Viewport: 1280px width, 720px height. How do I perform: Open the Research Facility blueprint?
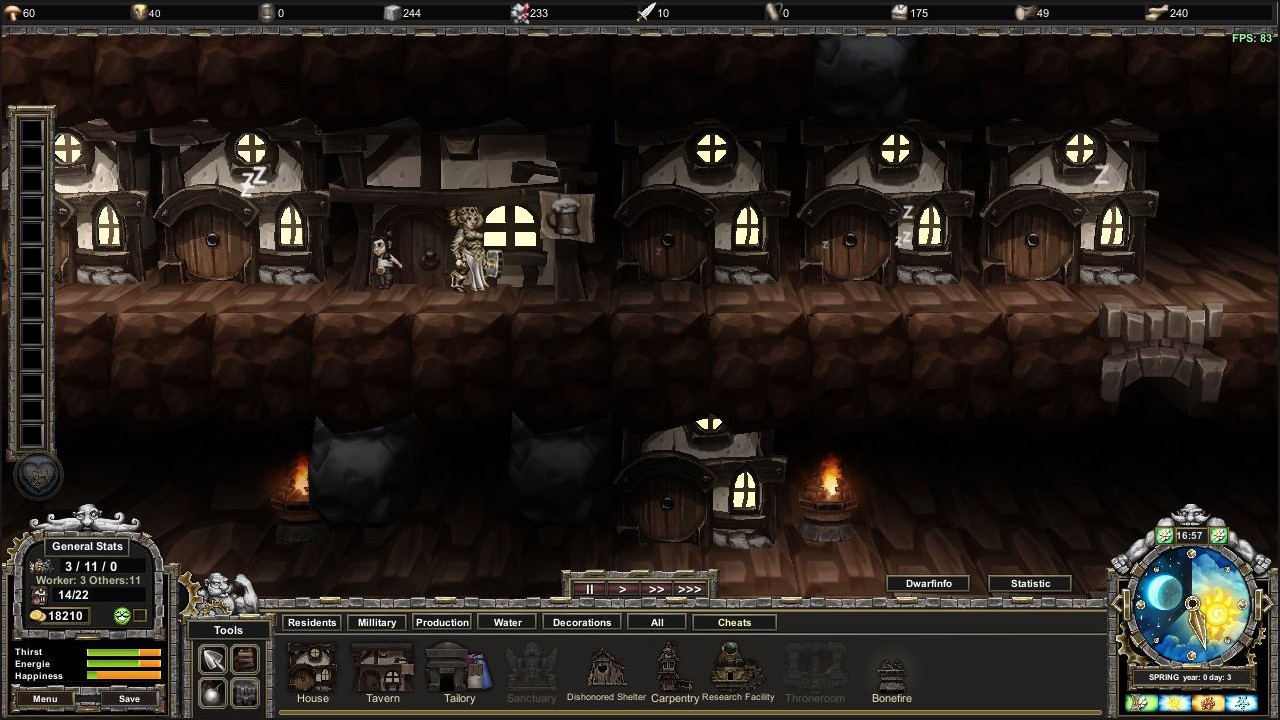[x=738, y=665]
